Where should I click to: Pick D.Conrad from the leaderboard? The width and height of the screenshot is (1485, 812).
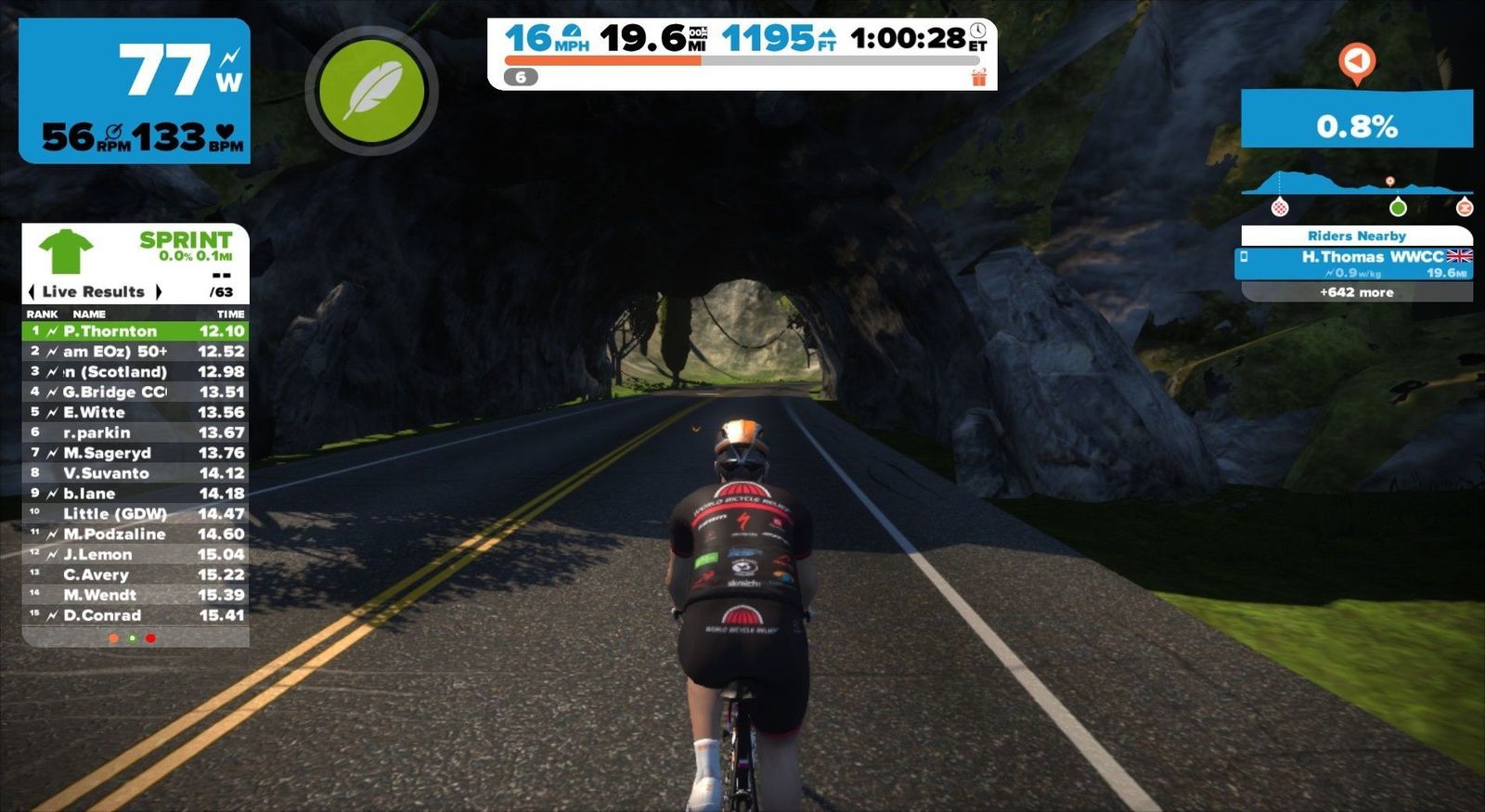click(136, 615)
